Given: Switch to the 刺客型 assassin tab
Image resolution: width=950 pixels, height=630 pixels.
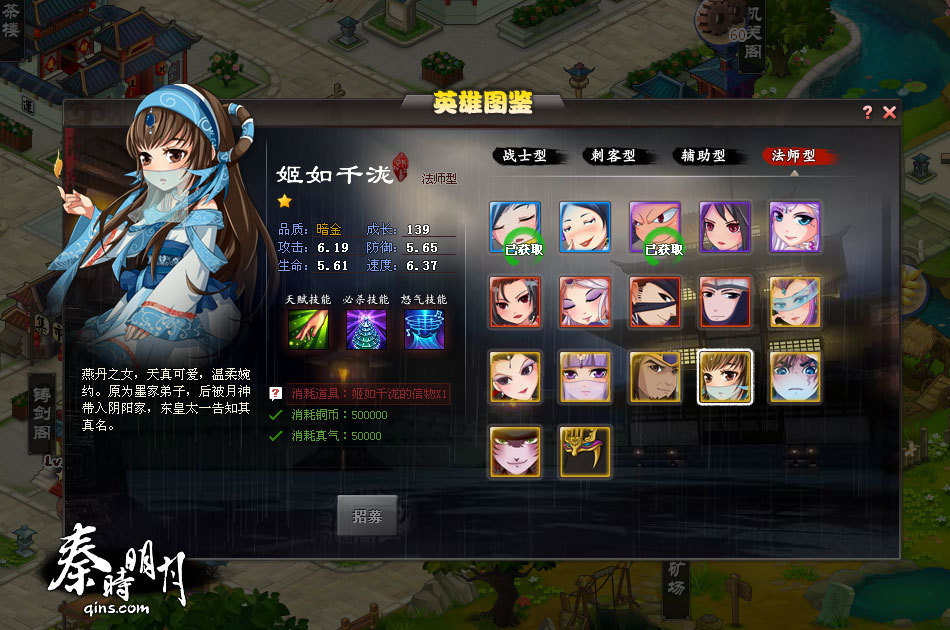Looking at the screenshot, I should click(612, 156).
